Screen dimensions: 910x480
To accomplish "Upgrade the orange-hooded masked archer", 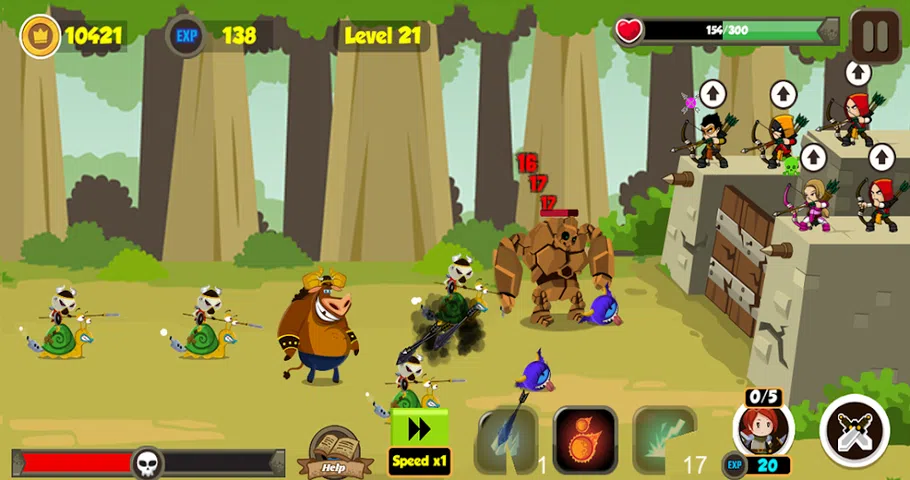I will pos(782,95).
